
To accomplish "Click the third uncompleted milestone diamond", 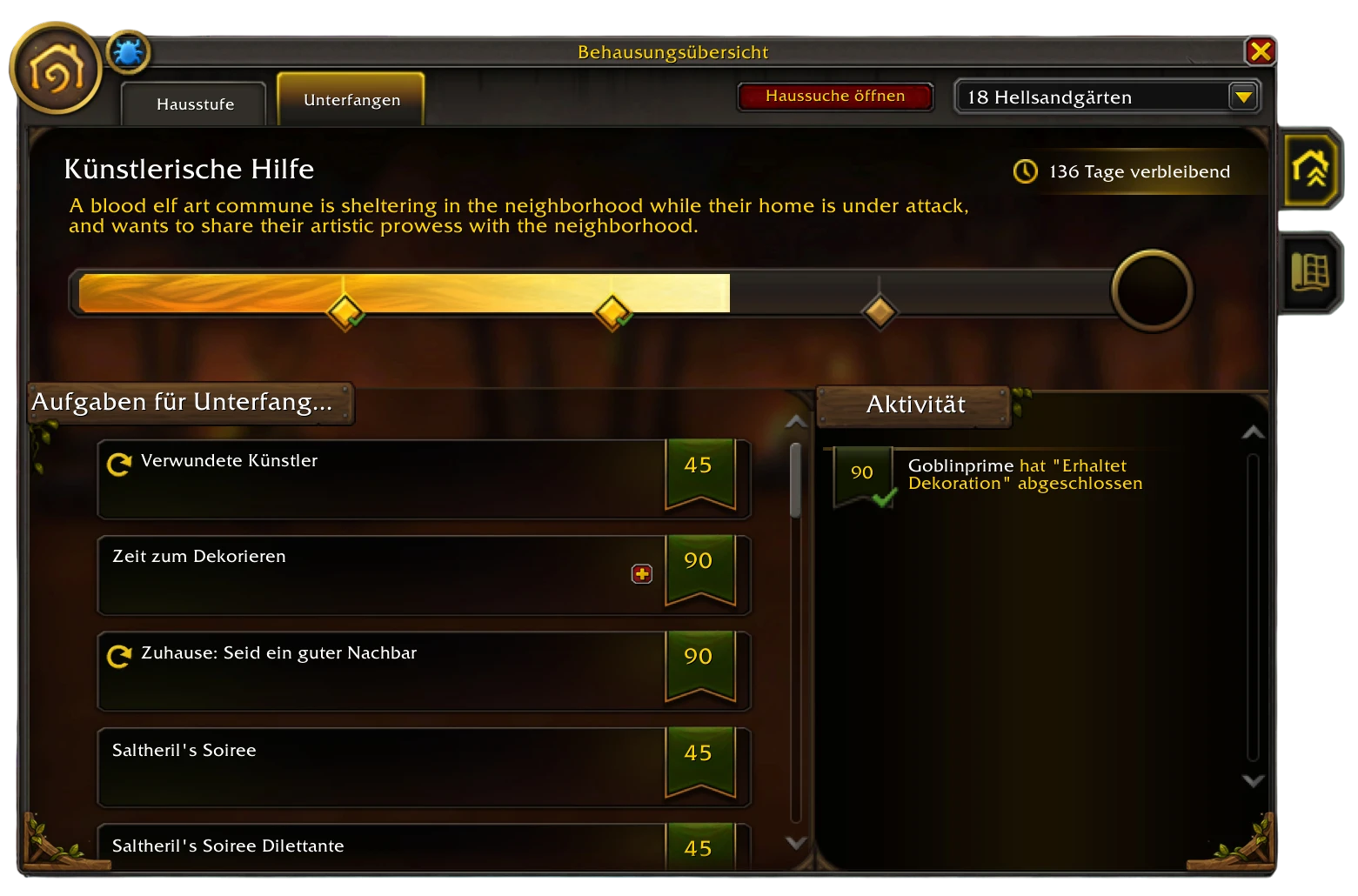I will click(x=879, y=311).
